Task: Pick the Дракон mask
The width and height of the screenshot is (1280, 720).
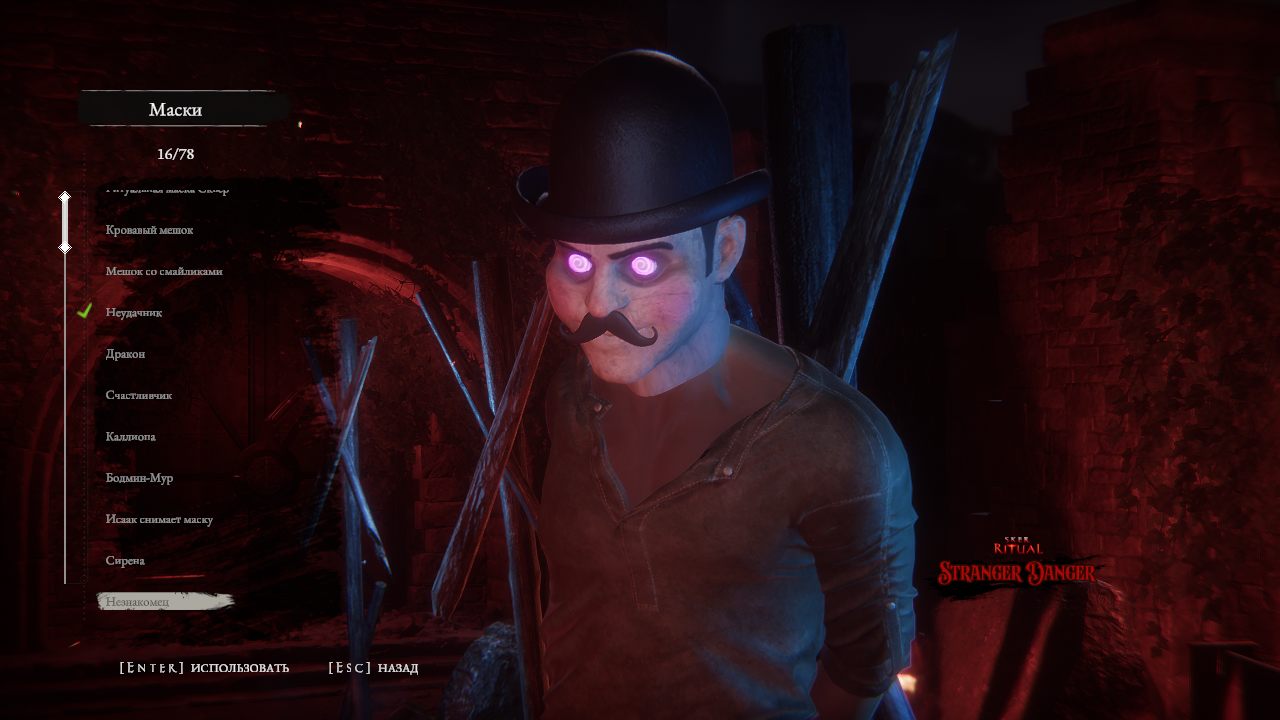Action: point(126,354)
